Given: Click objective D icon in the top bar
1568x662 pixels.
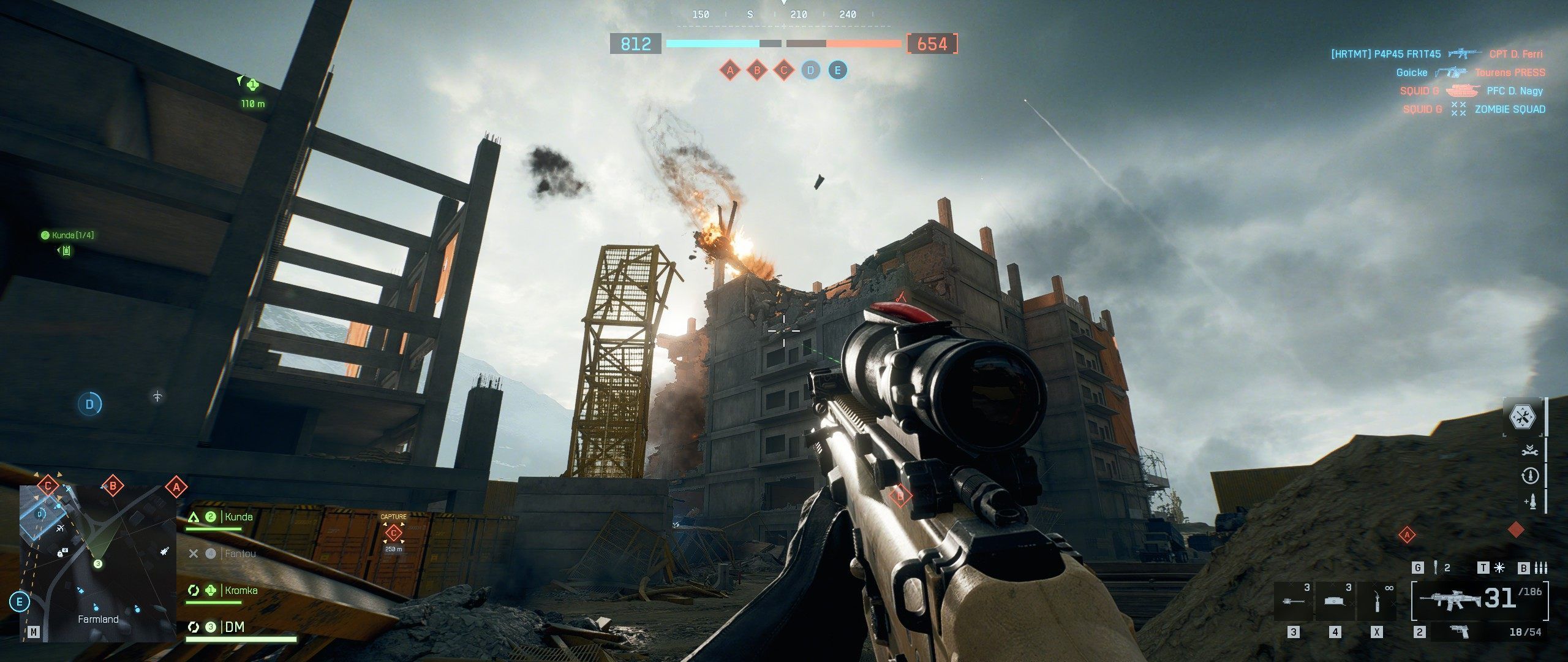Looking at the screenshot, I should (x=810, y=70).
